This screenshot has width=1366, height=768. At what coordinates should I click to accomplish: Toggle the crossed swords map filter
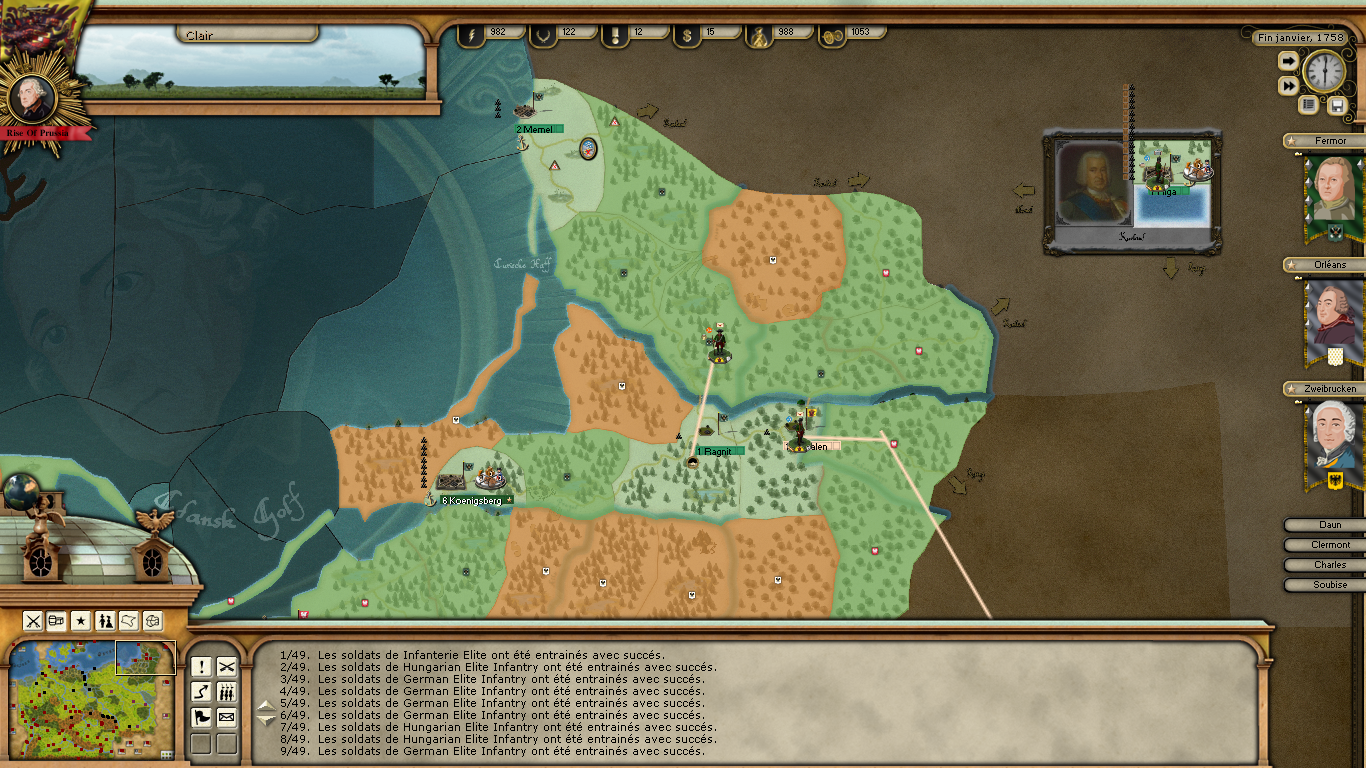(33, 621)
